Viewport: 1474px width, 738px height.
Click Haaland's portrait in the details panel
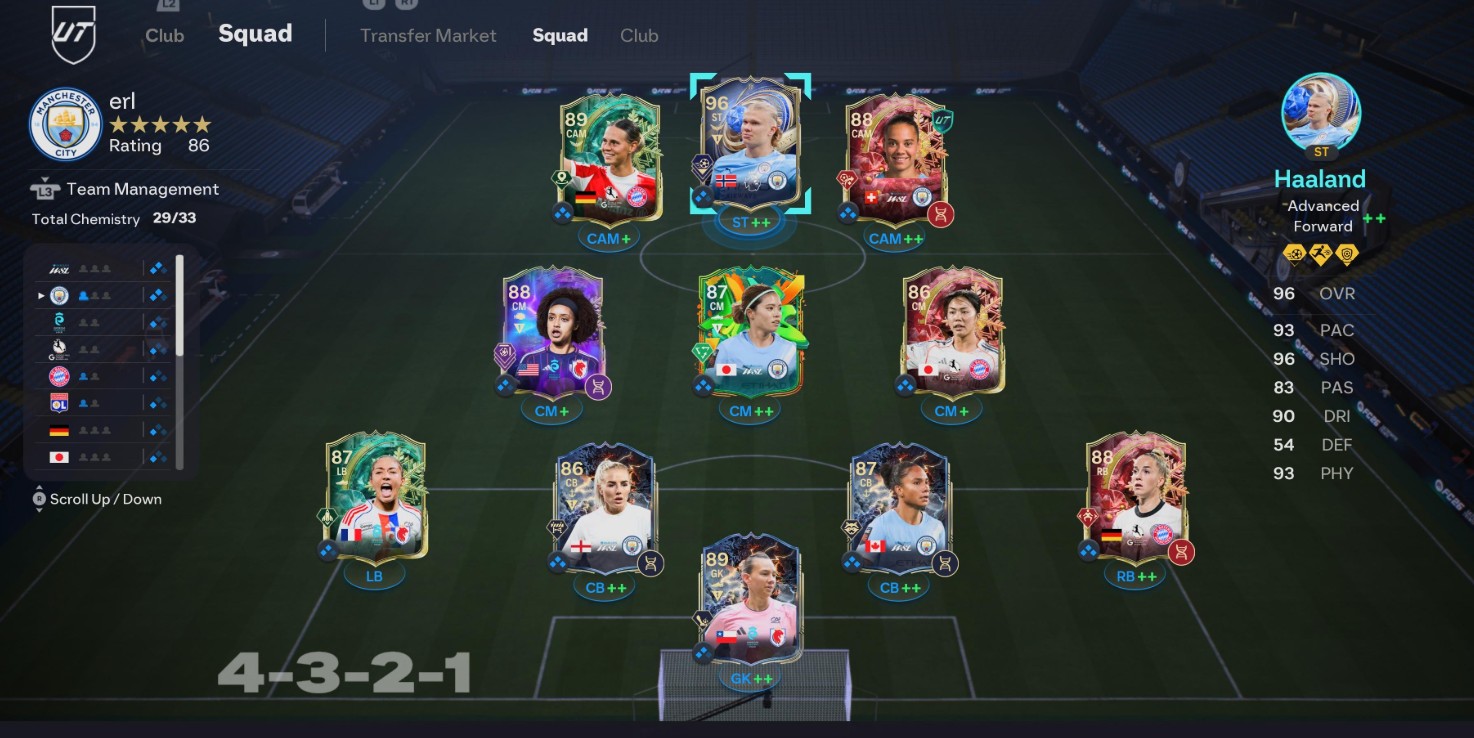tap(1321, 112)
